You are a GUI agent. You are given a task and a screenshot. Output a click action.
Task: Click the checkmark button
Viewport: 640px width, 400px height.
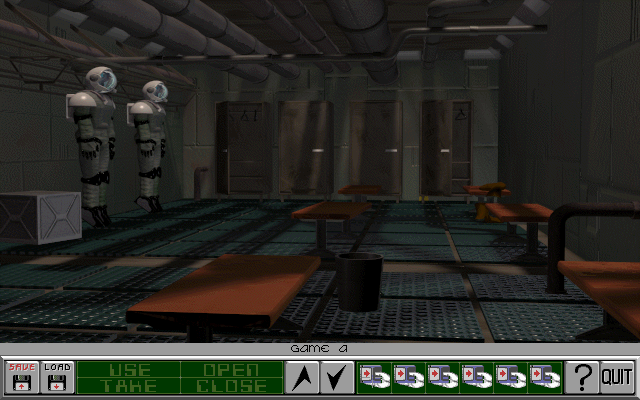[x=337, y=377]
